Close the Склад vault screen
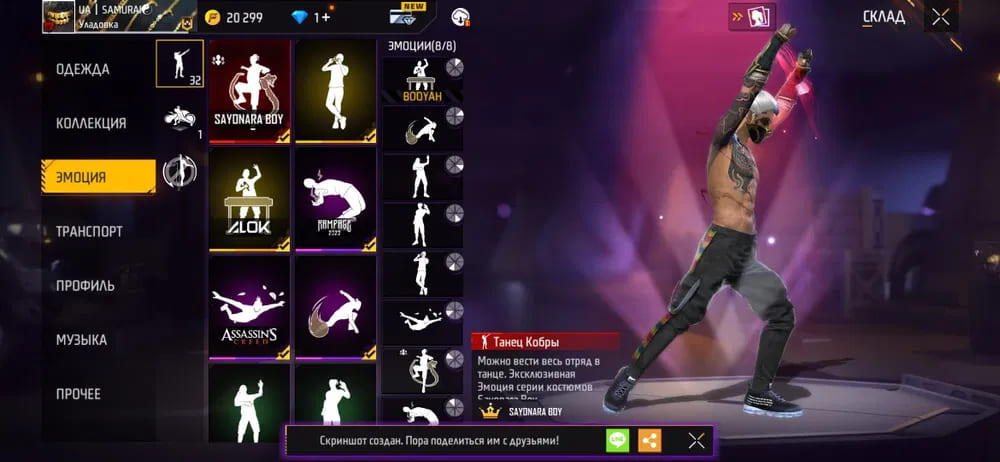Image resolution: width=1000 pixels, height=462 pixels. coord(941,16)
